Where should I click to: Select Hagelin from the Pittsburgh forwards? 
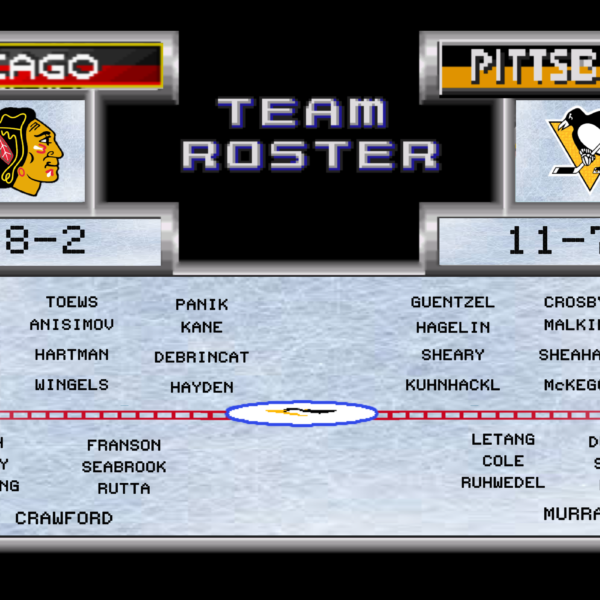(x=453, y=327)
